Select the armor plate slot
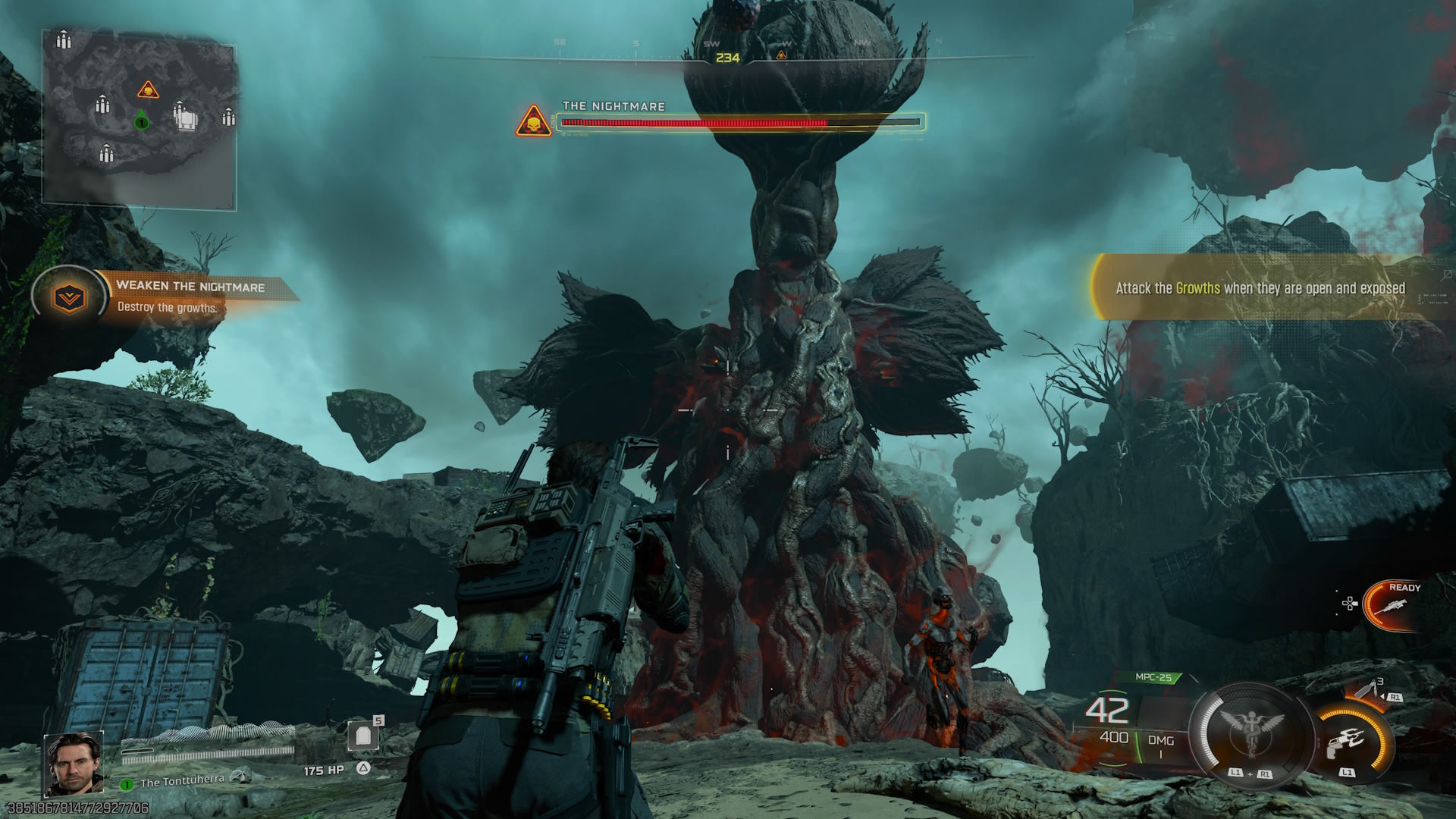This screenshot has width=1456, height=819. click(x=363, y=736)
